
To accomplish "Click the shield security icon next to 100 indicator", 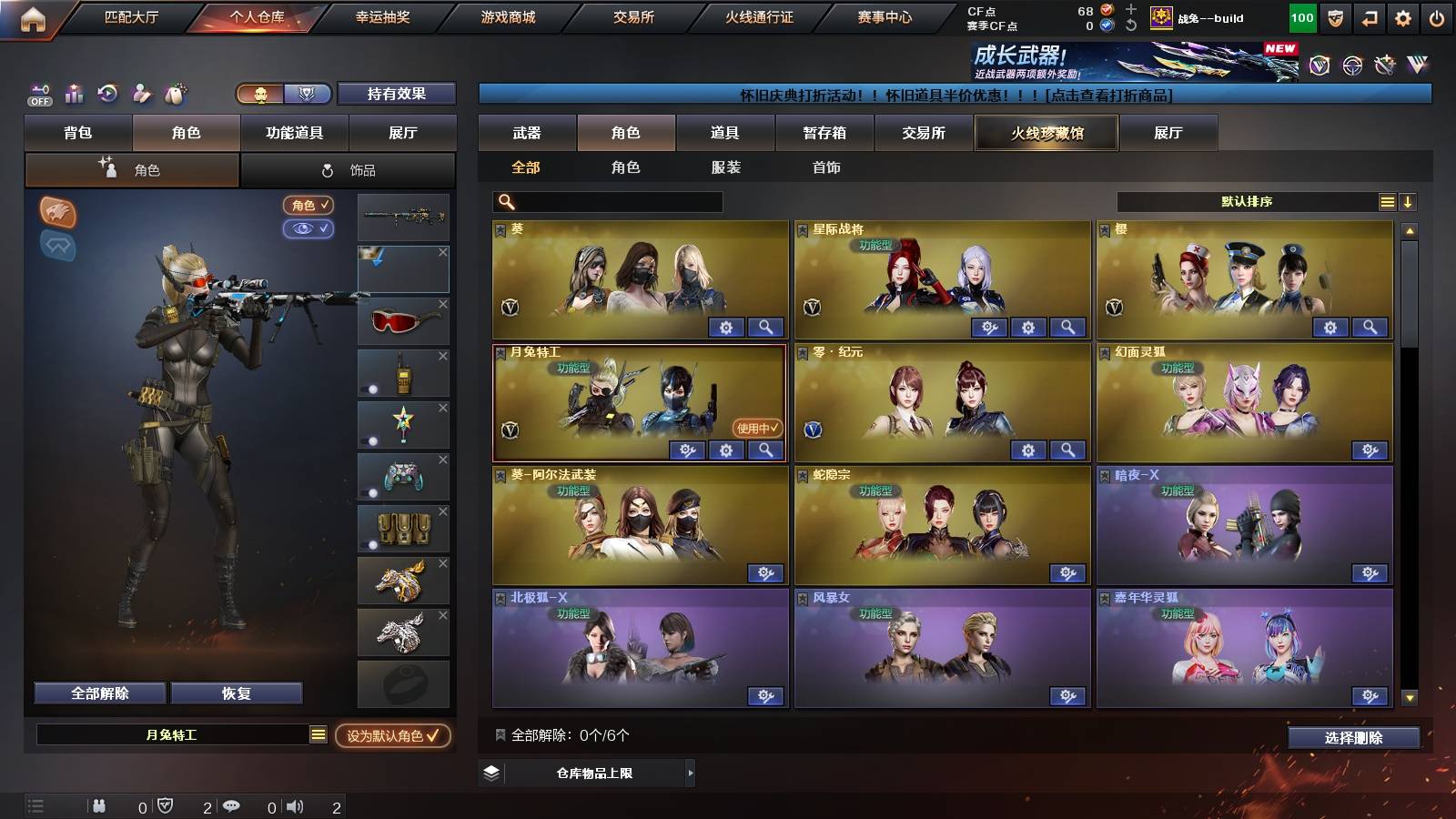I will coord(1335,17).
